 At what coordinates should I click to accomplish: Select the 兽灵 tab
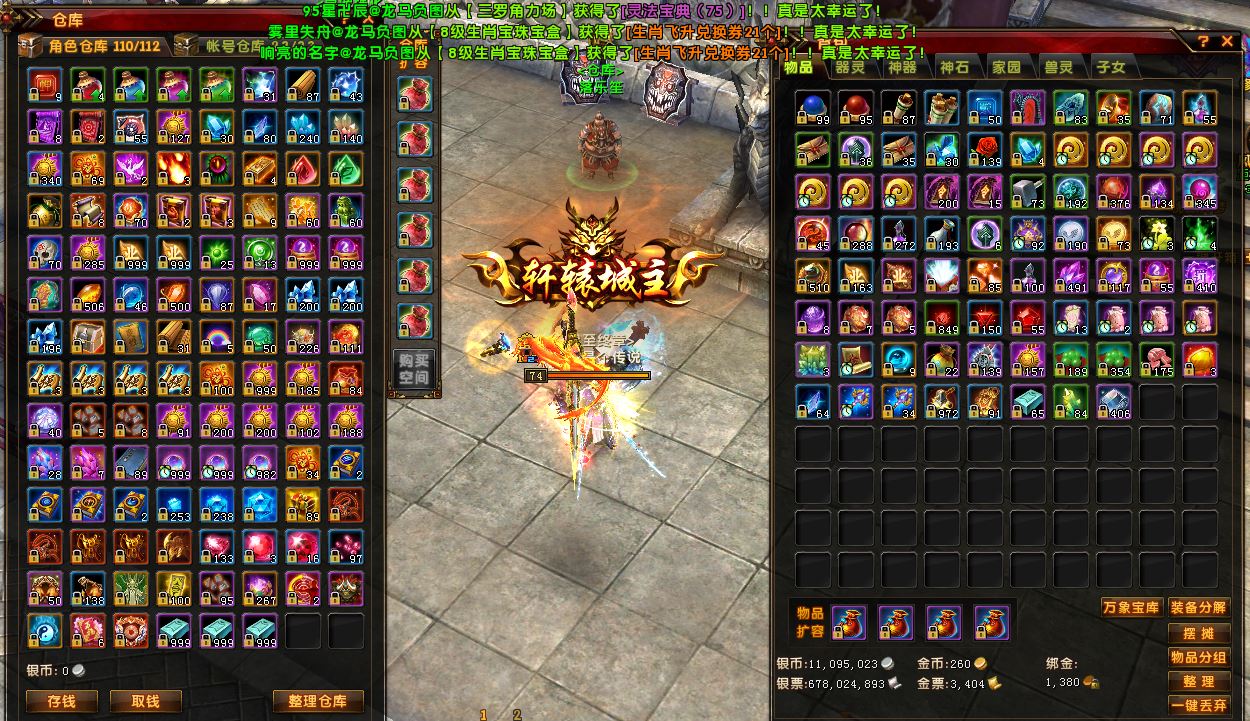pos(1058,67)
